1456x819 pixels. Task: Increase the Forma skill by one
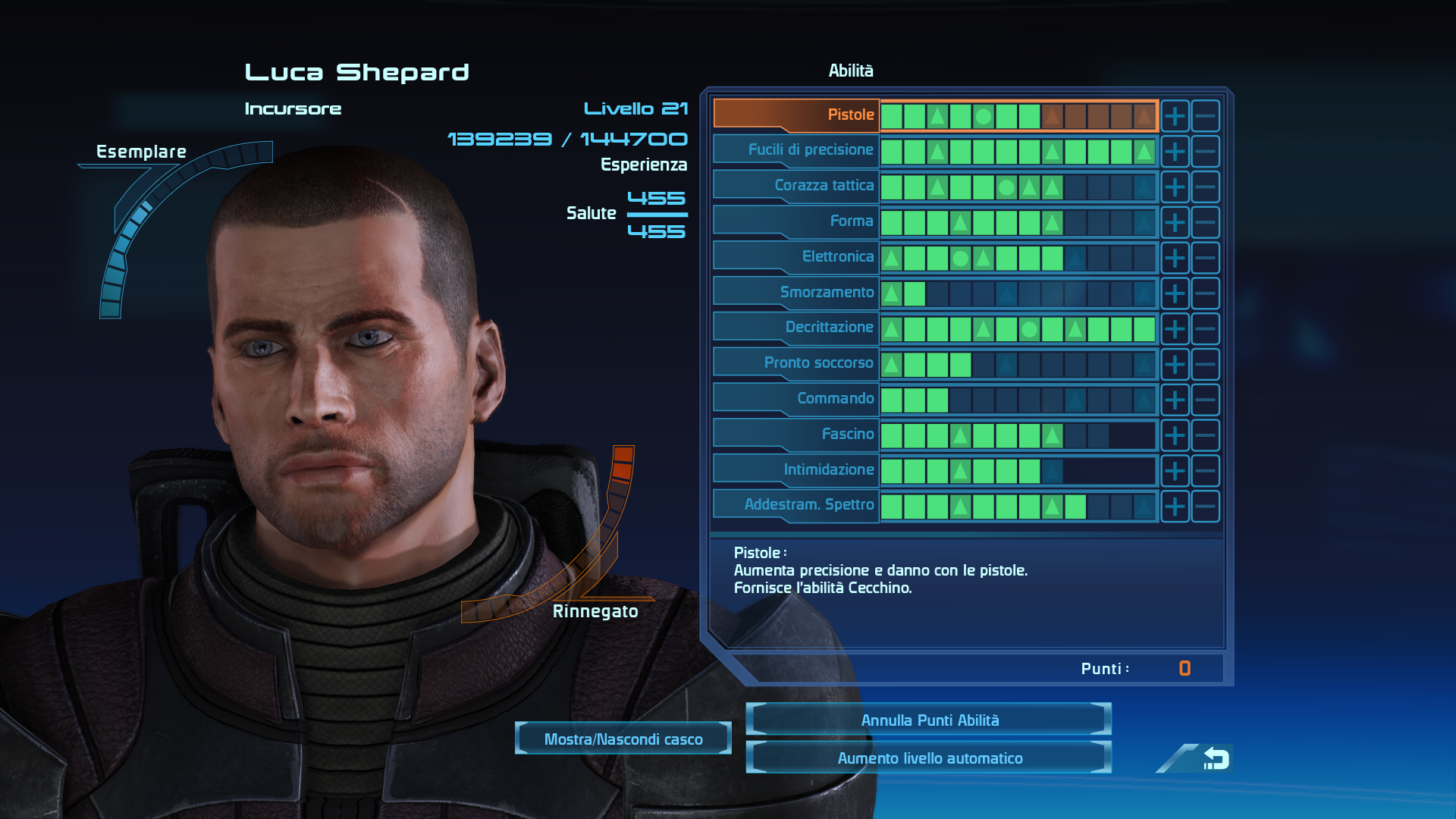click(x=1175, y=222)
